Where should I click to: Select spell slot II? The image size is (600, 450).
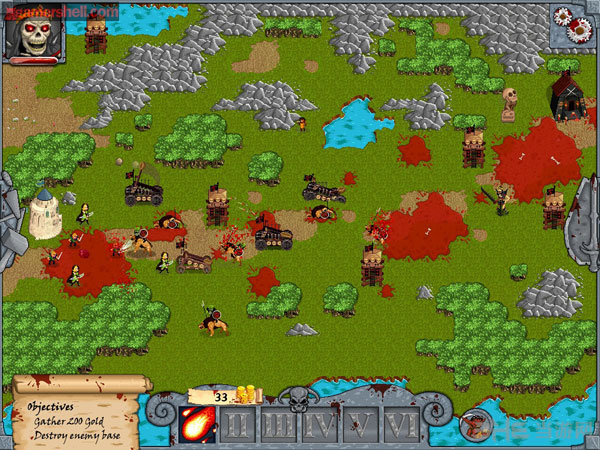pos(238,425)
